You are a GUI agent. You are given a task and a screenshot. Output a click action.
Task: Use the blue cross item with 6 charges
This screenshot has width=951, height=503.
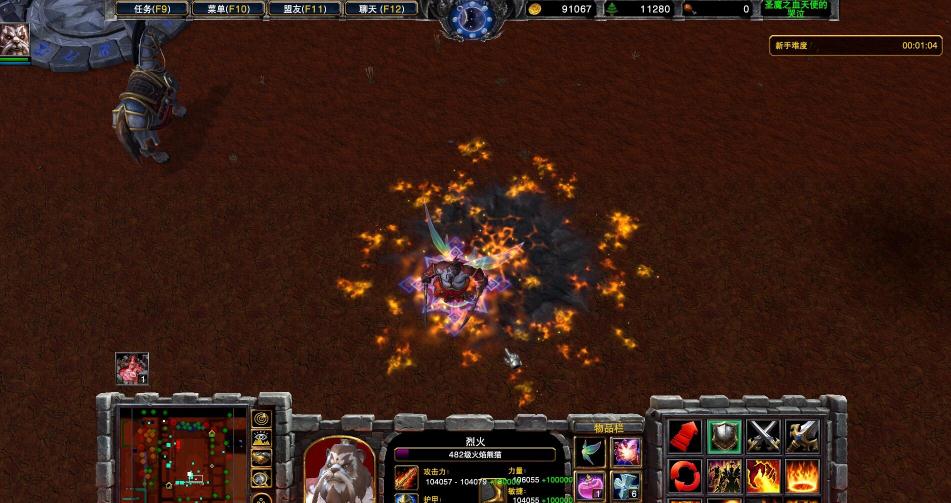tap(626, 487)
